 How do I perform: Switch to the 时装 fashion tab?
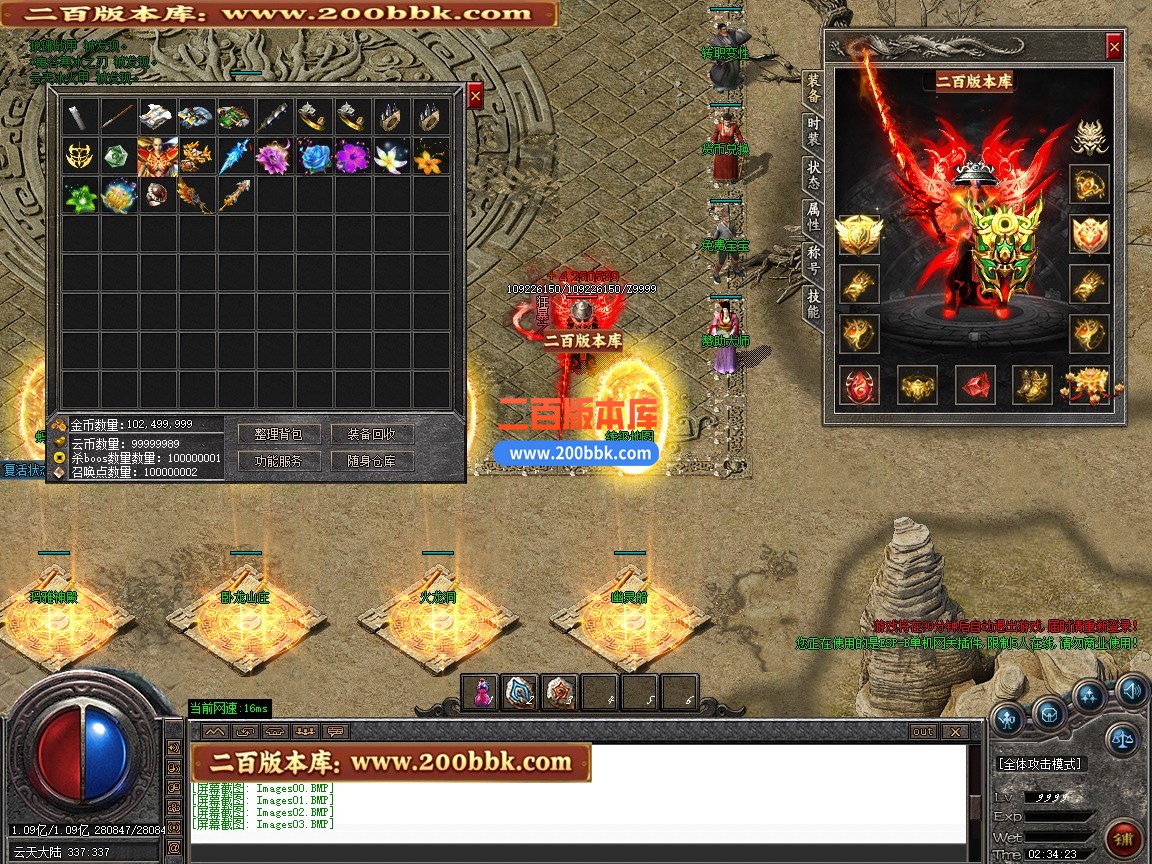pyautogui.click(x=813, y=131)
